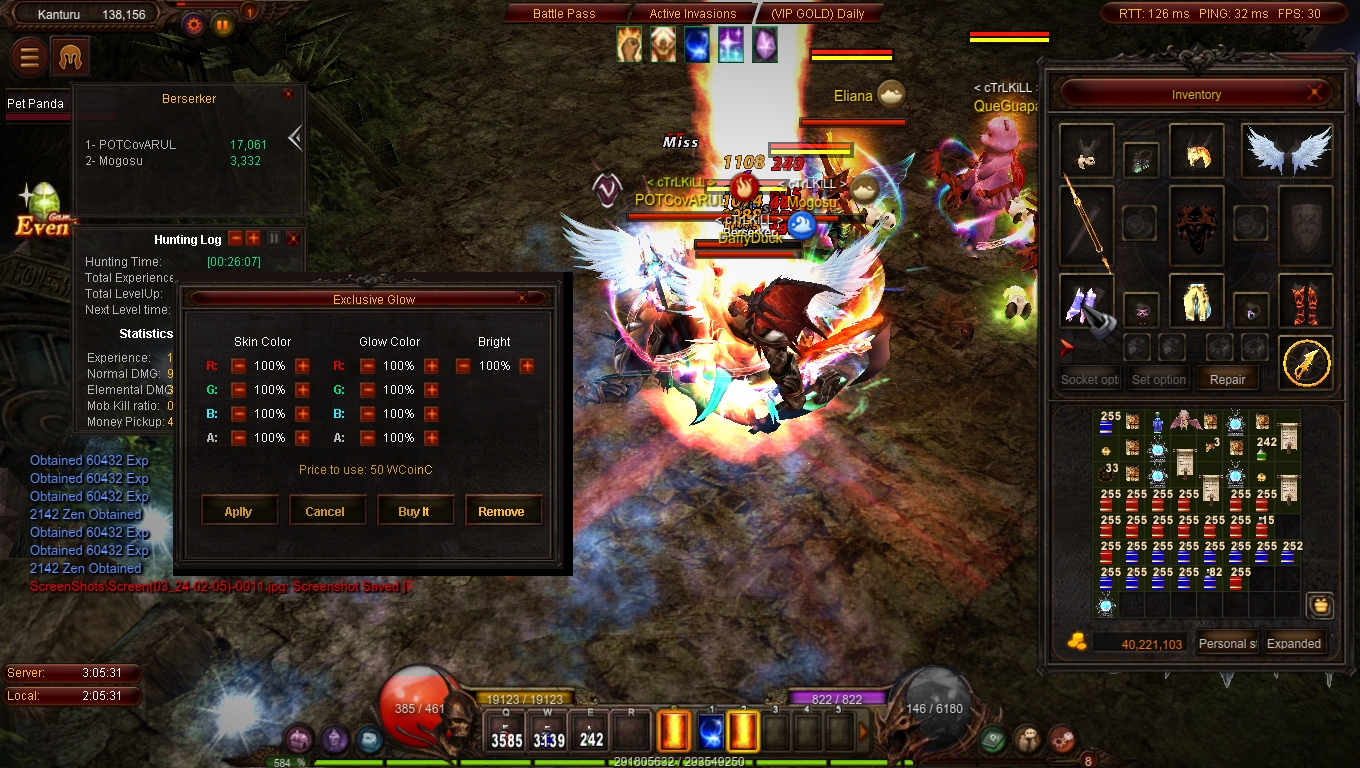Screen dimensions: 1360x768
Task: Open the Battle Pass tab
Action: [x=564, y=14]
